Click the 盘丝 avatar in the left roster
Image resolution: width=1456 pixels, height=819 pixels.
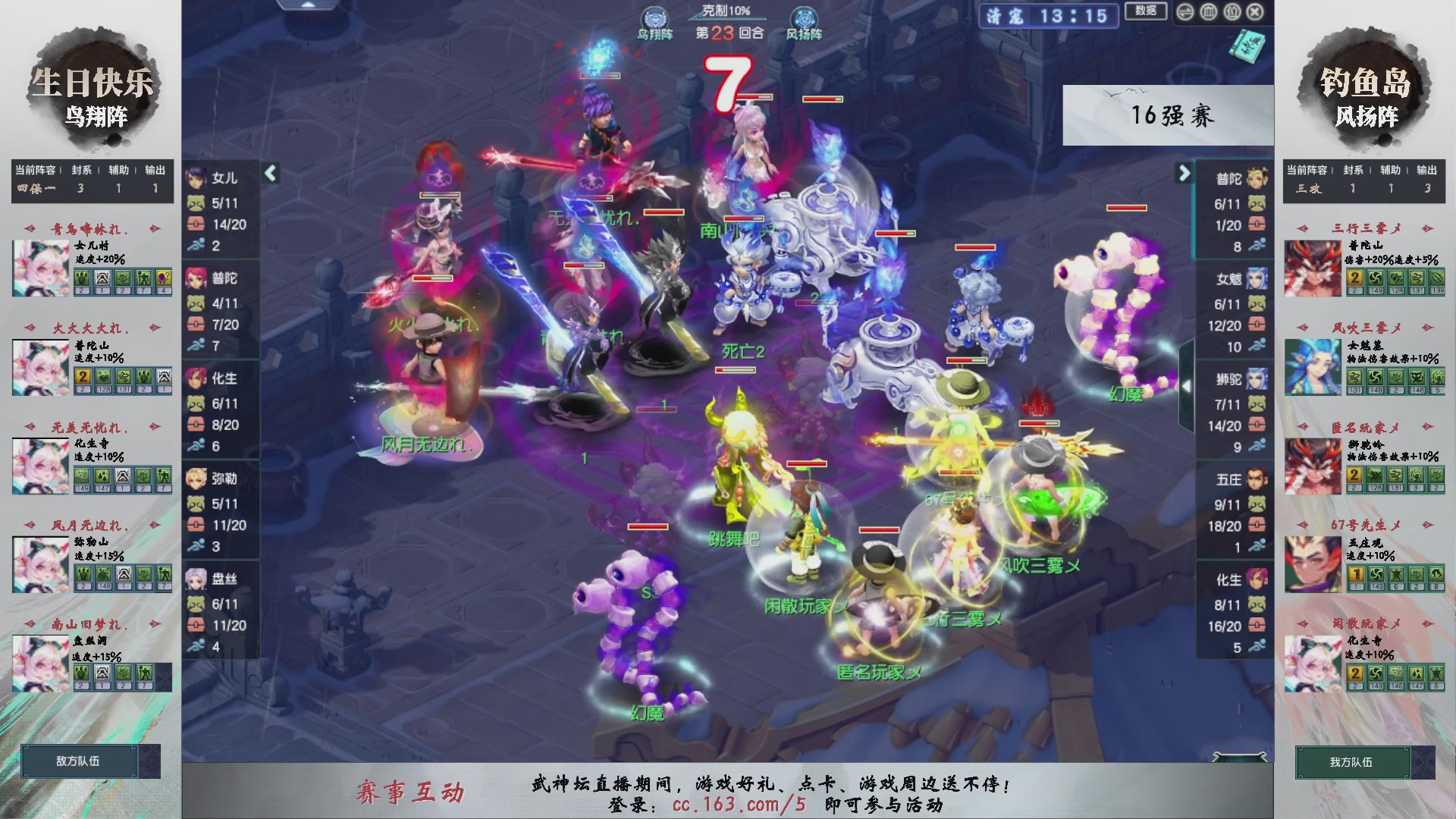(x=196, y=579)
